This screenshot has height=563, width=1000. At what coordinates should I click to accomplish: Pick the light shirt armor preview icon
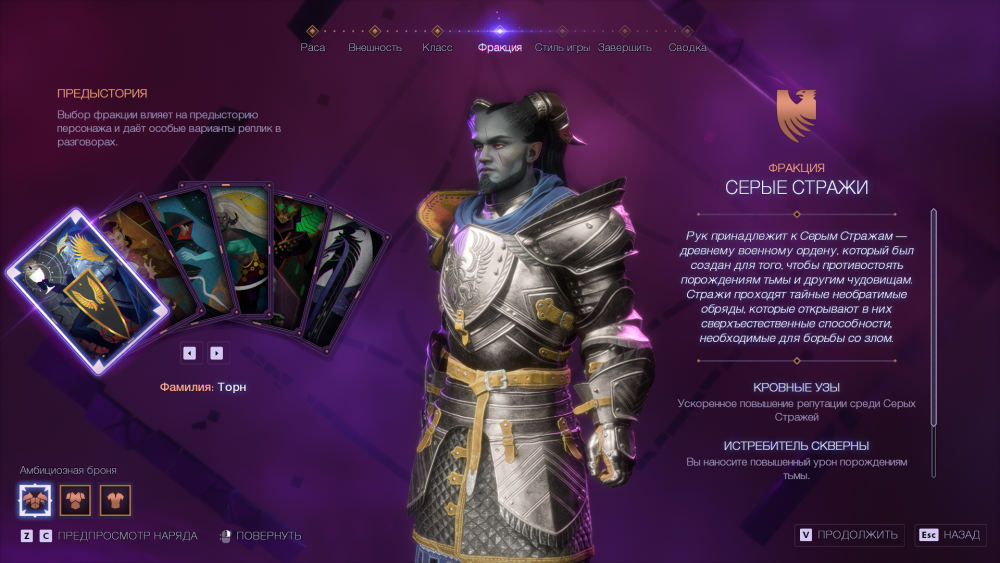115,499
